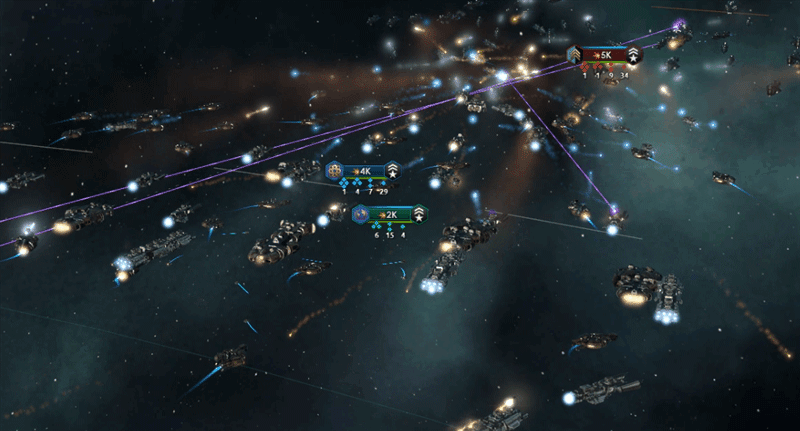Select the blue 4K fleet label
The width and height of the screenshot is (800, 431).
pyautogui.click(x=363, y=171)
